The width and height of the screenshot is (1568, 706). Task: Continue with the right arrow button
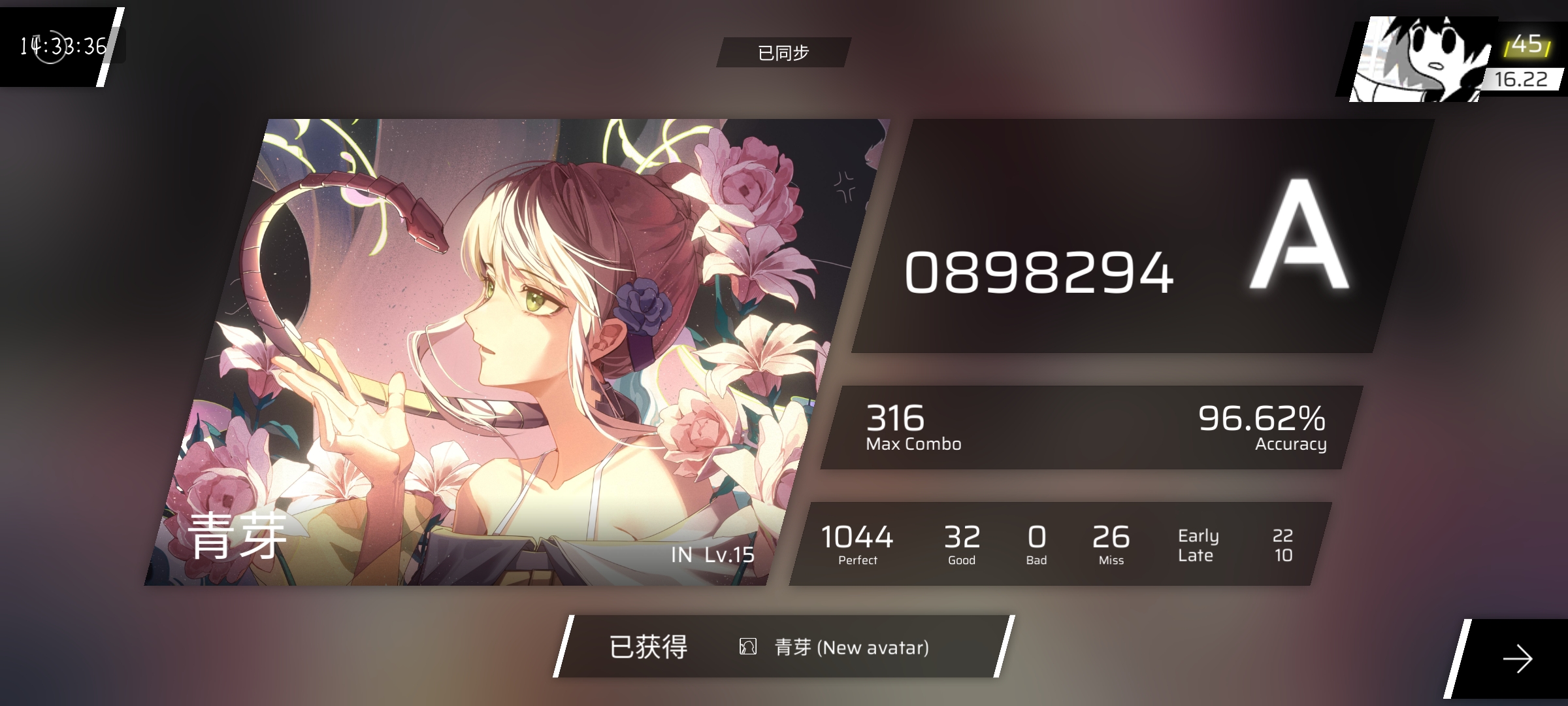coord(1516,658)
